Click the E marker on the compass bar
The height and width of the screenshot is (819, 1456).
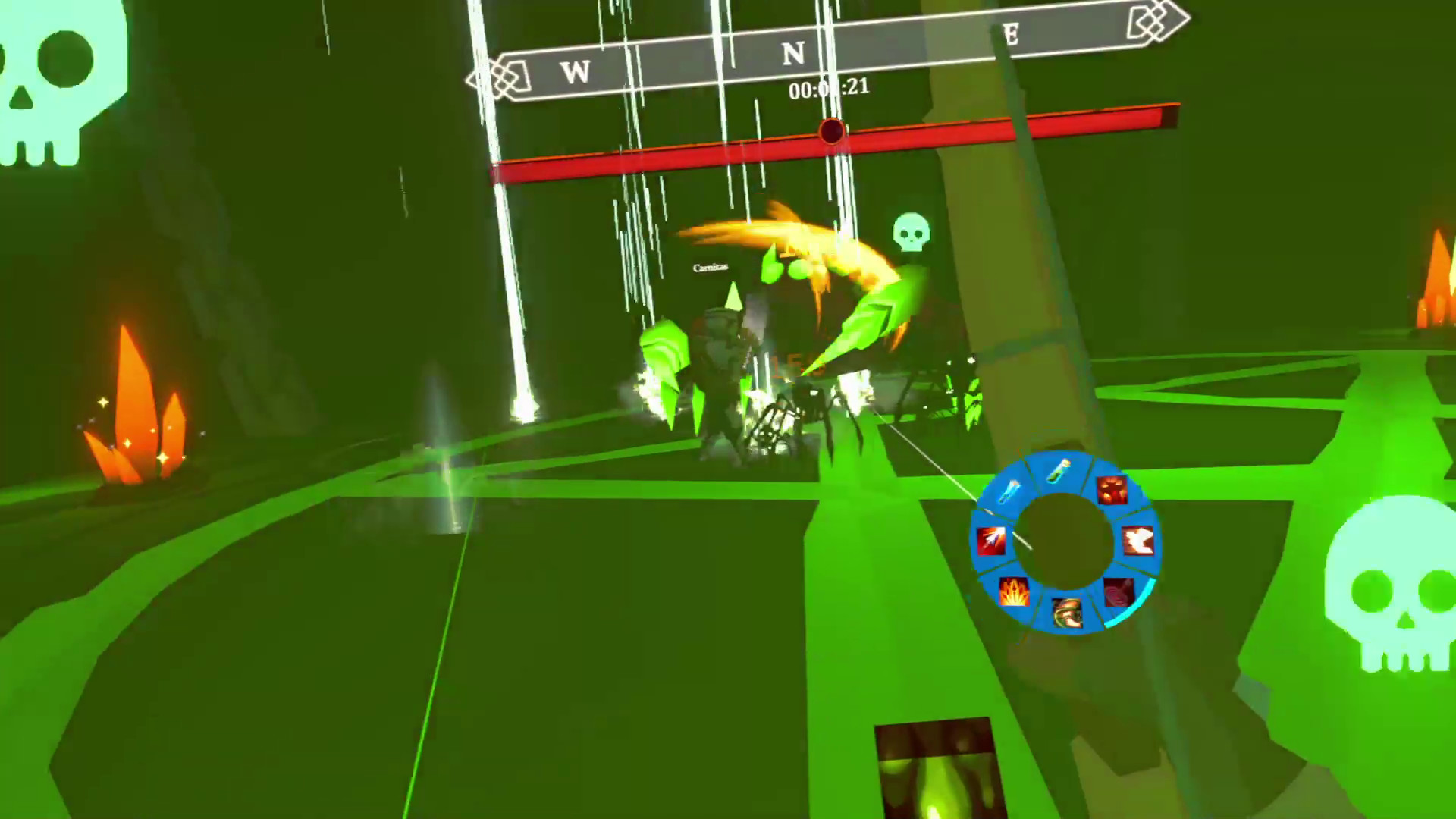click(x=1011, y=34)
